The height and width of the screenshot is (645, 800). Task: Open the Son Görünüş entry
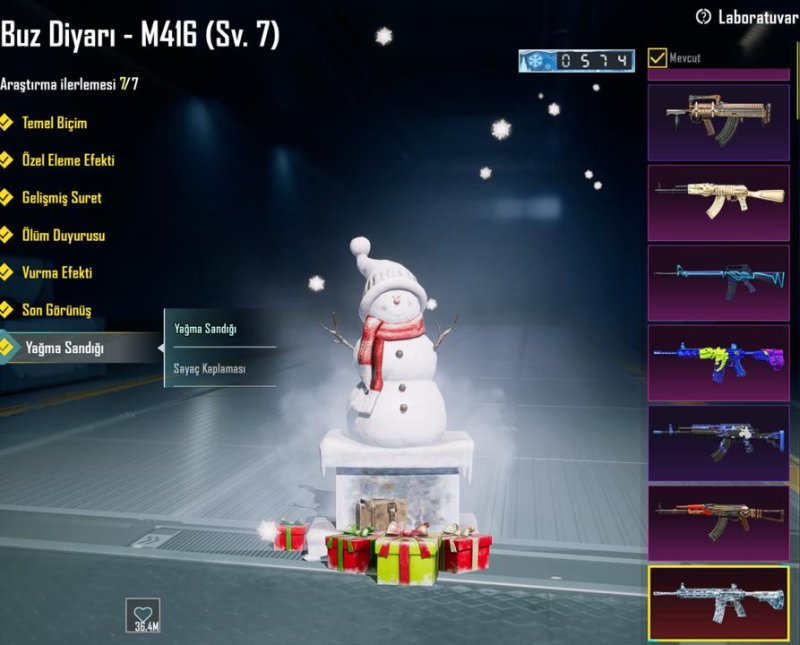tap(56, 310)
